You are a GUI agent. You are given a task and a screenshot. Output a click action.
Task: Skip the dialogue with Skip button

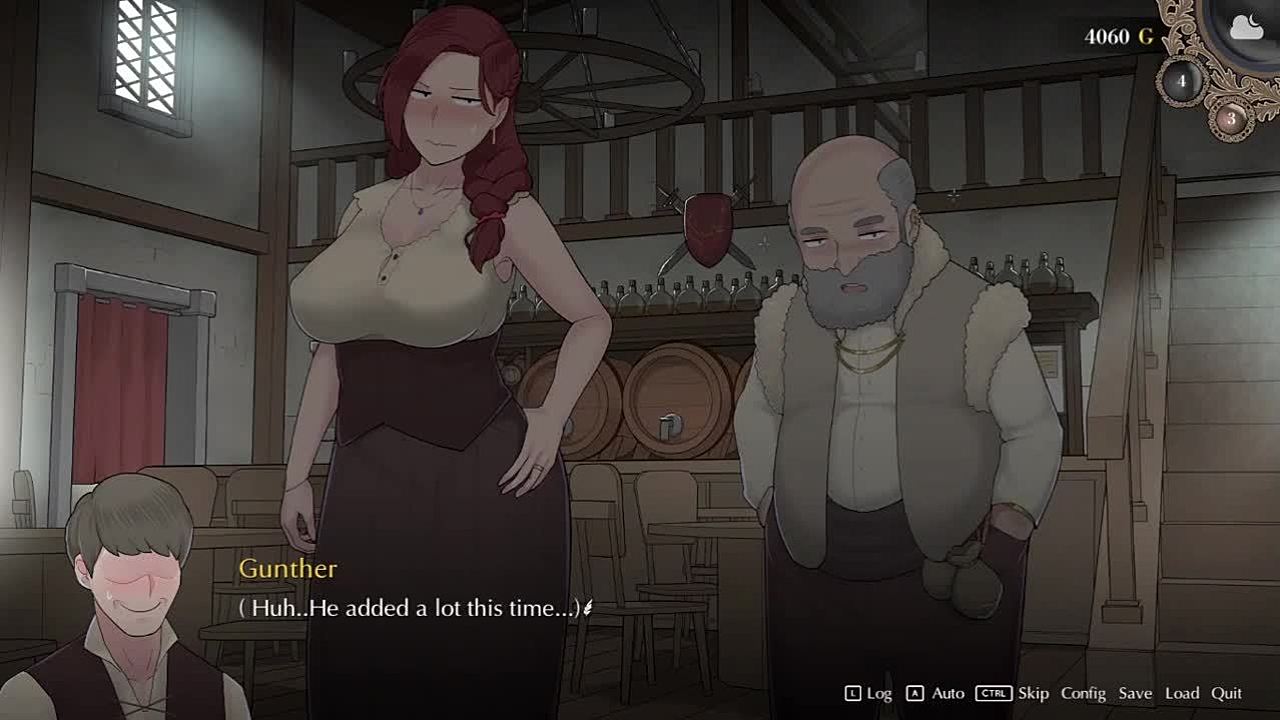(1033, 693)
